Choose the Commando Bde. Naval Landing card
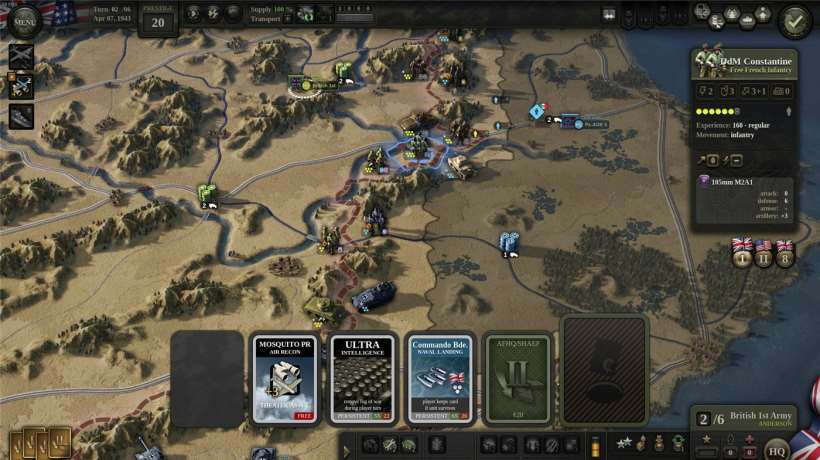The width and height of the screenshot is (820, 460). [443, 379]
